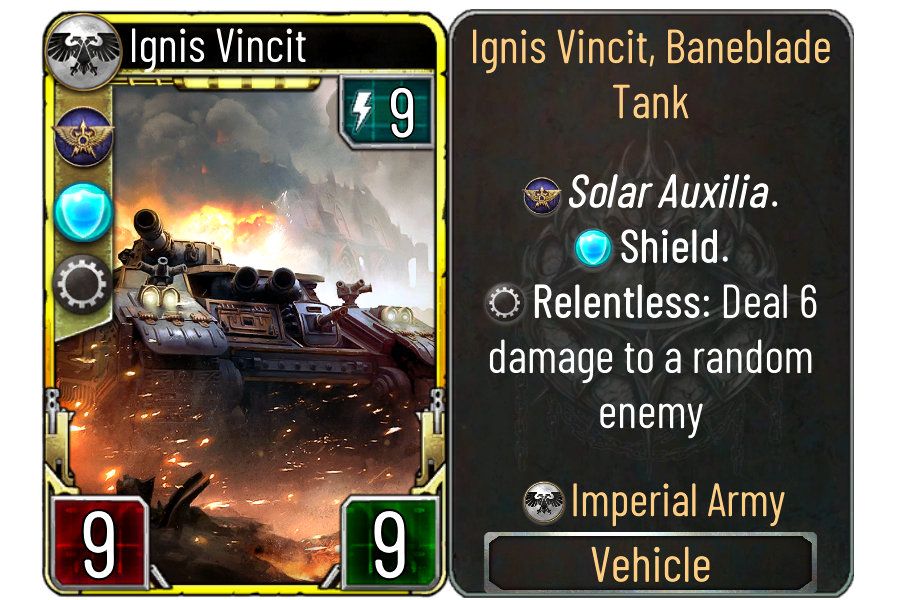Click the Shield icon in the description text
The width and height of the screenshot is (900, 600).
tap(594, 248)
